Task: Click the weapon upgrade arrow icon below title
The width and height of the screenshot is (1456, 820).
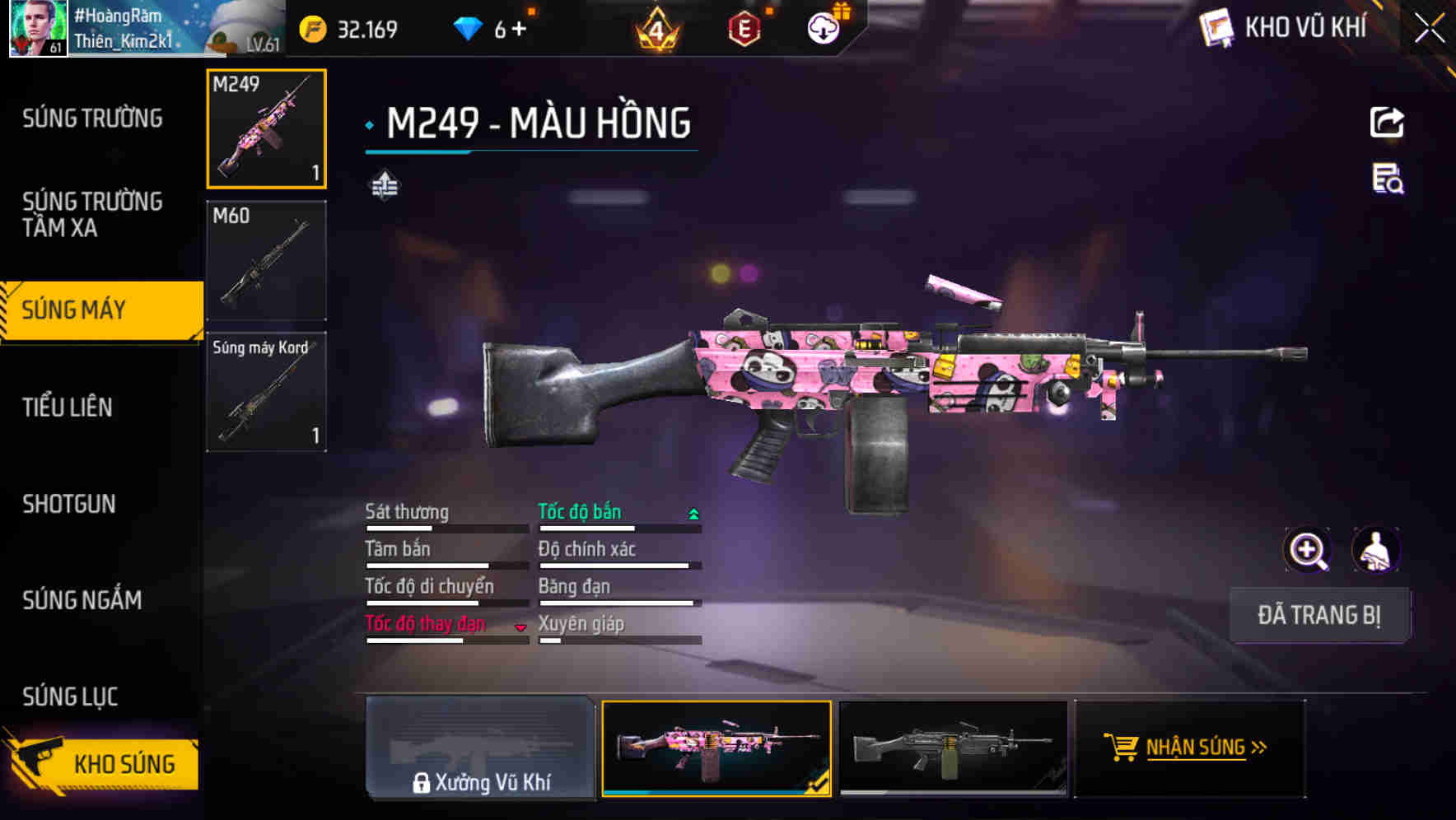Action: pyautogui.click(x=385, y=186)
